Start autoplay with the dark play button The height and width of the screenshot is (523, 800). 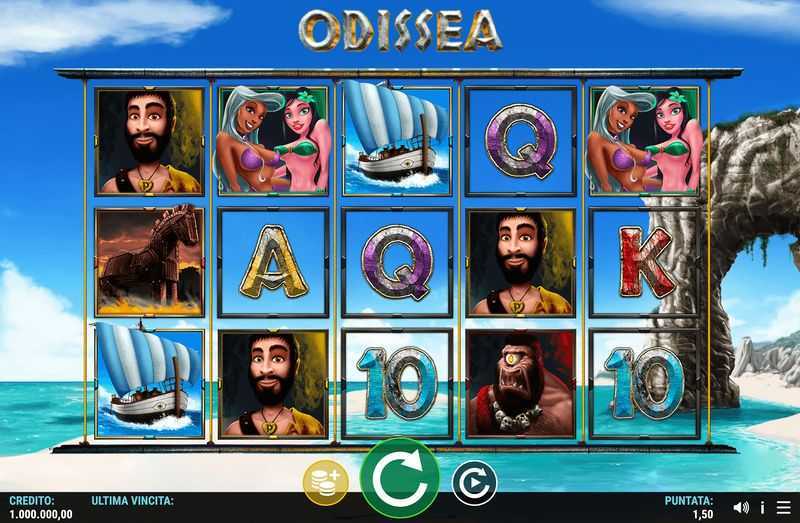(x=474, y=483)
